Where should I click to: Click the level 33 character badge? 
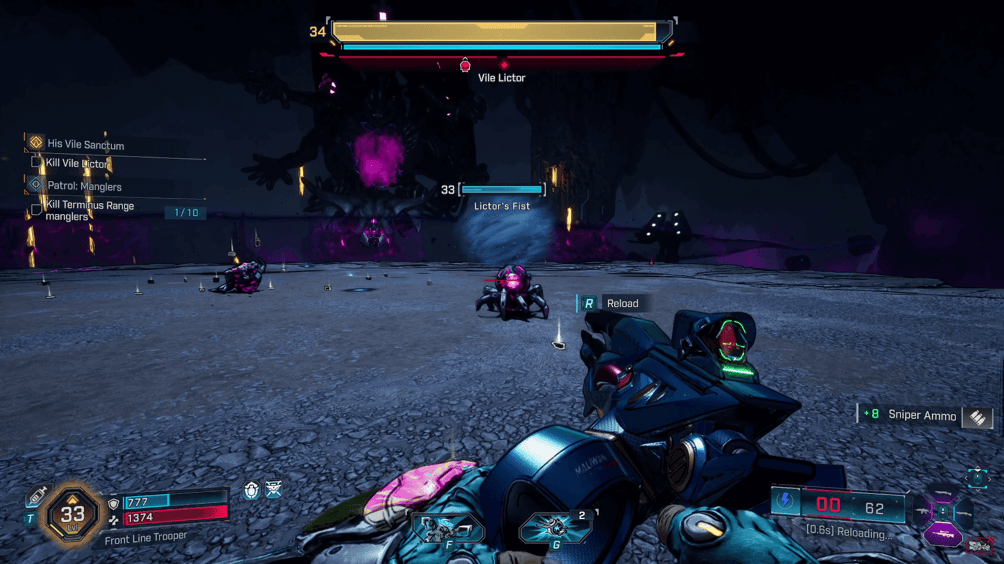(x=73, y=514)
